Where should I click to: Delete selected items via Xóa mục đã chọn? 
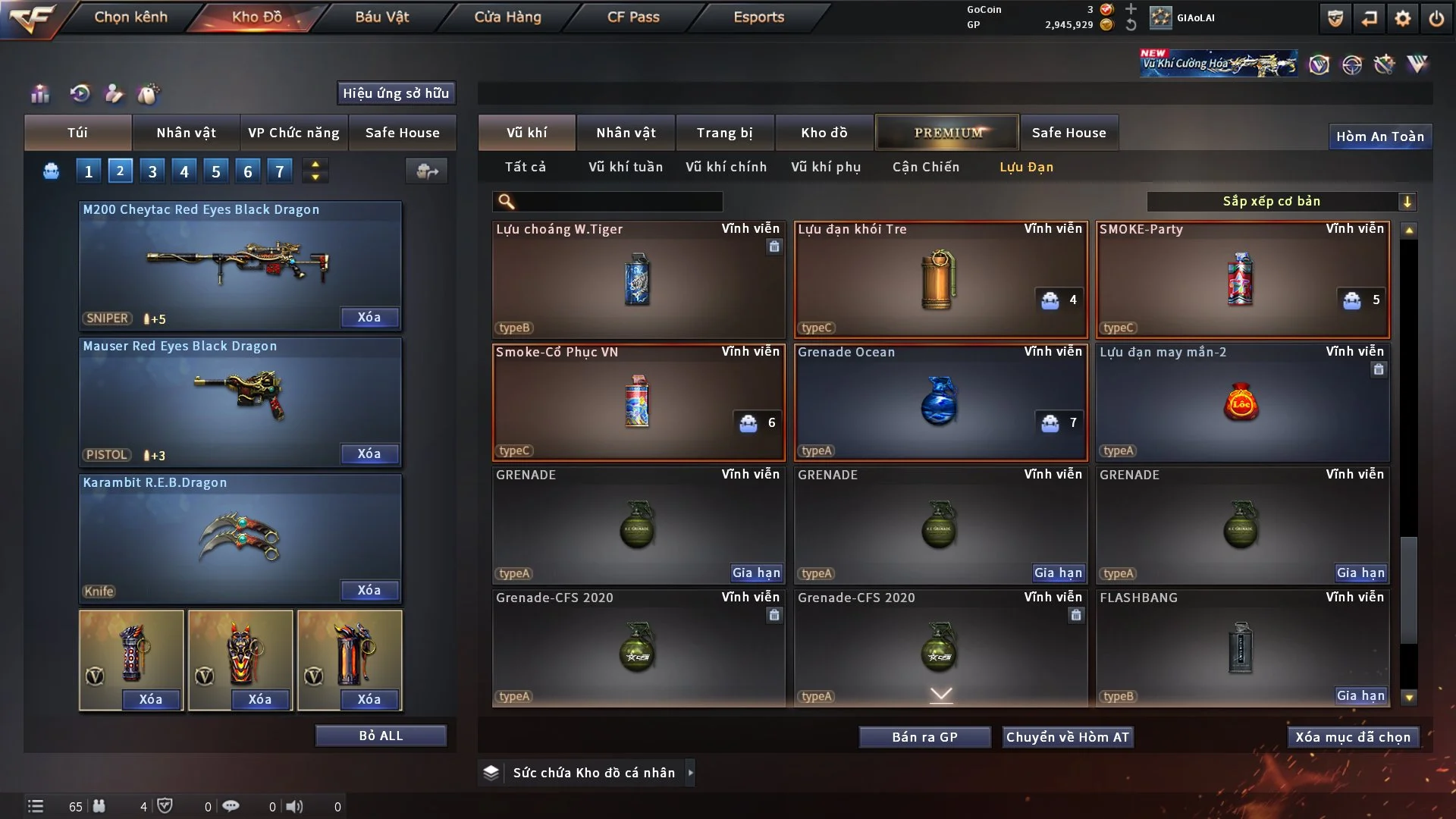tap(1353, 737)
